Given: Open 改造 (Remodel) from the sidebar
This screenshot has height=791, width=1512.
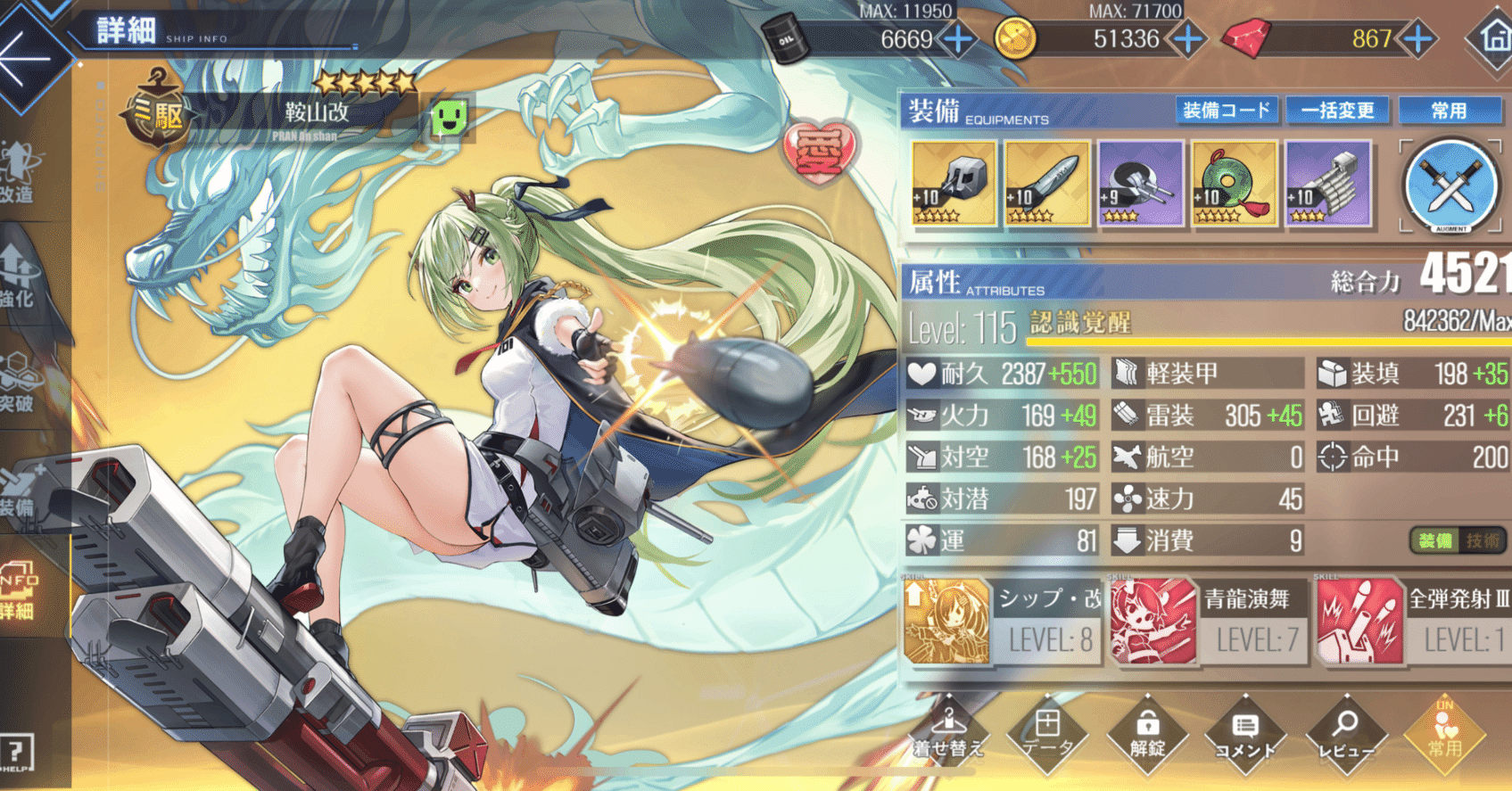Looking at the screenshot, I should [x=20, y=169].
